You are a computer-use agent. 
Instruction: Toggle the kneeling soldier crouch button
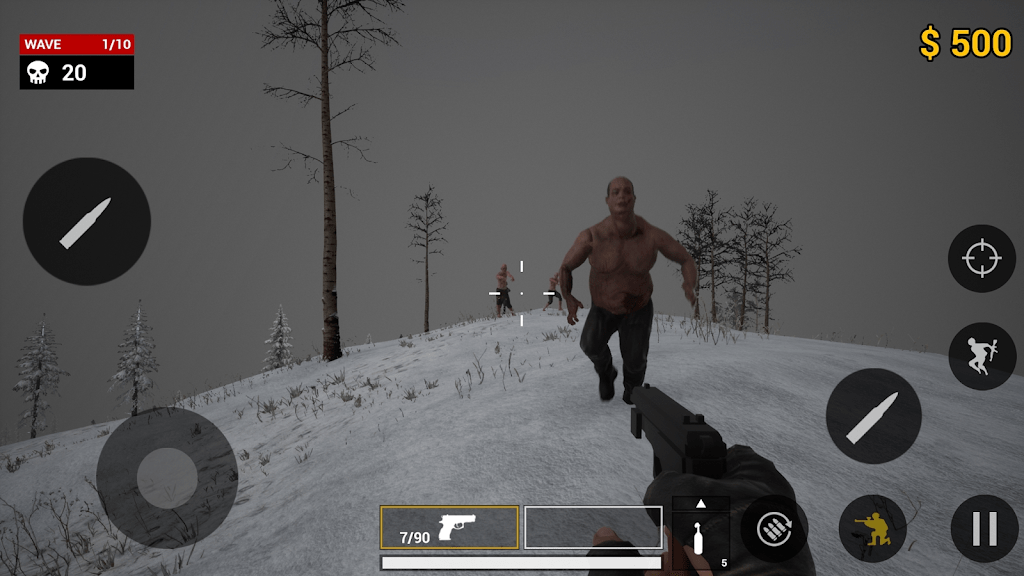872,528
